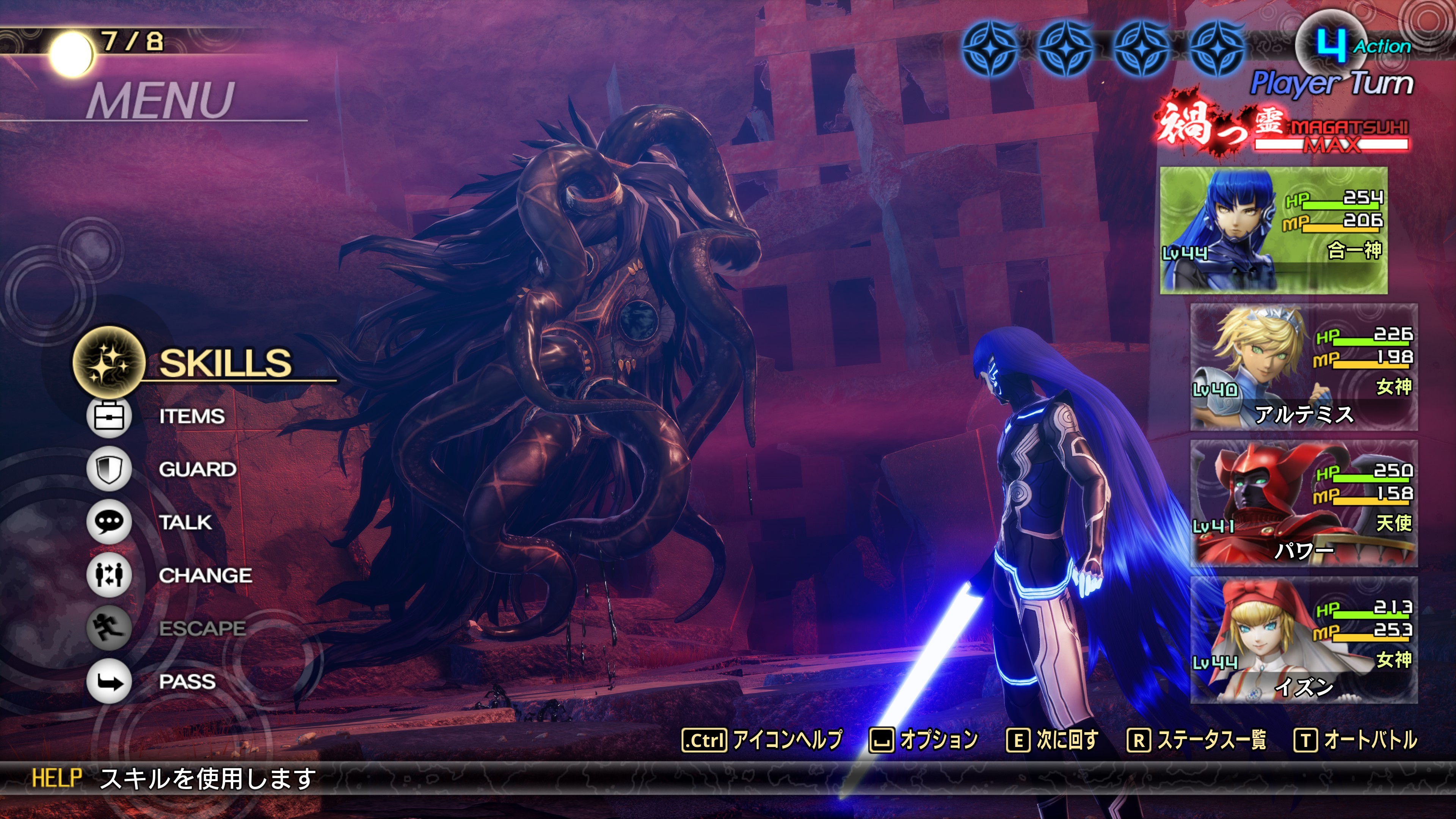Choose ITEMS from the battle menu
This screenshot has height=819, width=1456.
(x=191, y=417)
